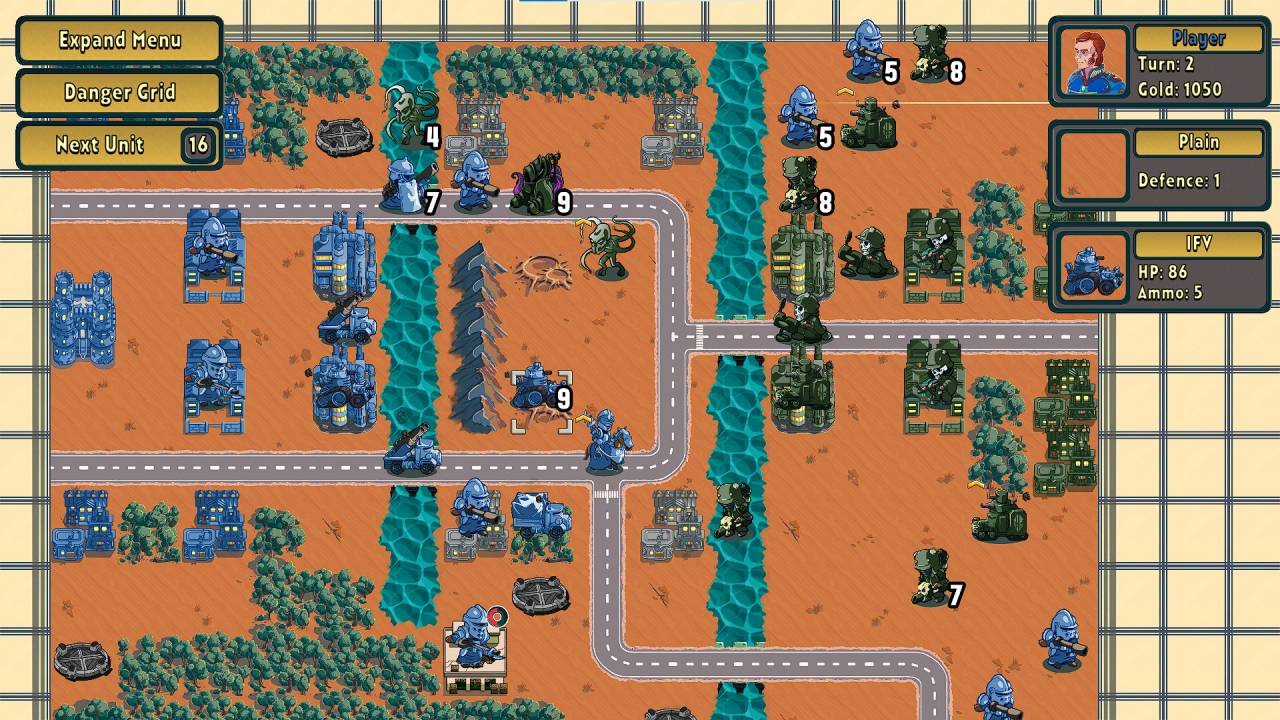Screen dimensions: 1280x720
Task: Click the IFV panel title bar
Action: (1197, 243)
